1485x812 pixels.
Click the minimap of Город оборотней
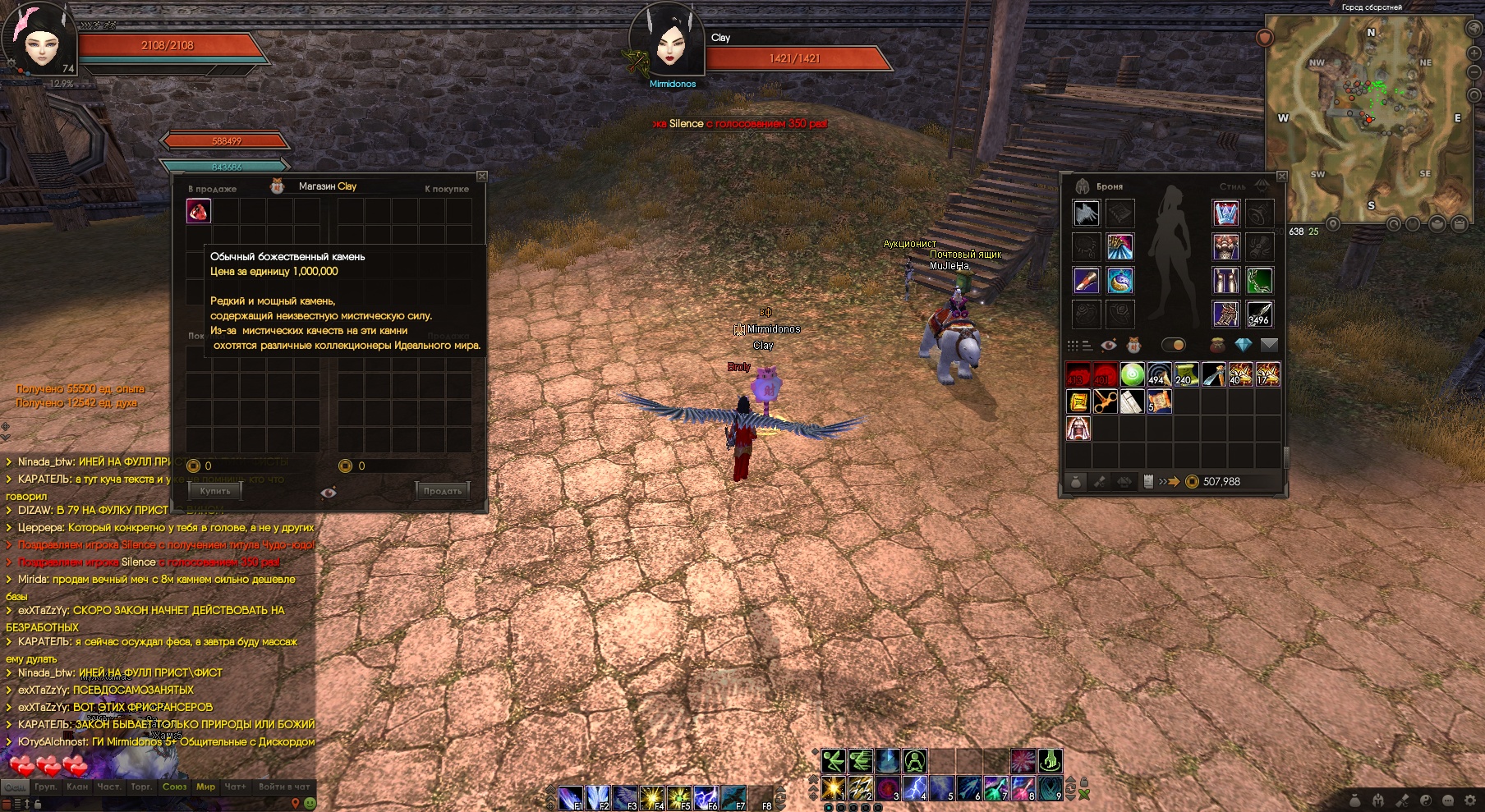(1368, 115)
